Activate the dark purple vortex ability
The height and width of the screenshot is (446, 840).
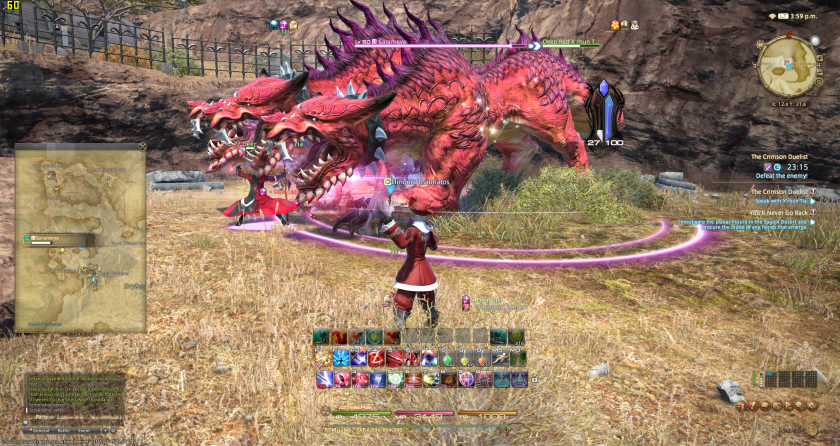[428, 359]
